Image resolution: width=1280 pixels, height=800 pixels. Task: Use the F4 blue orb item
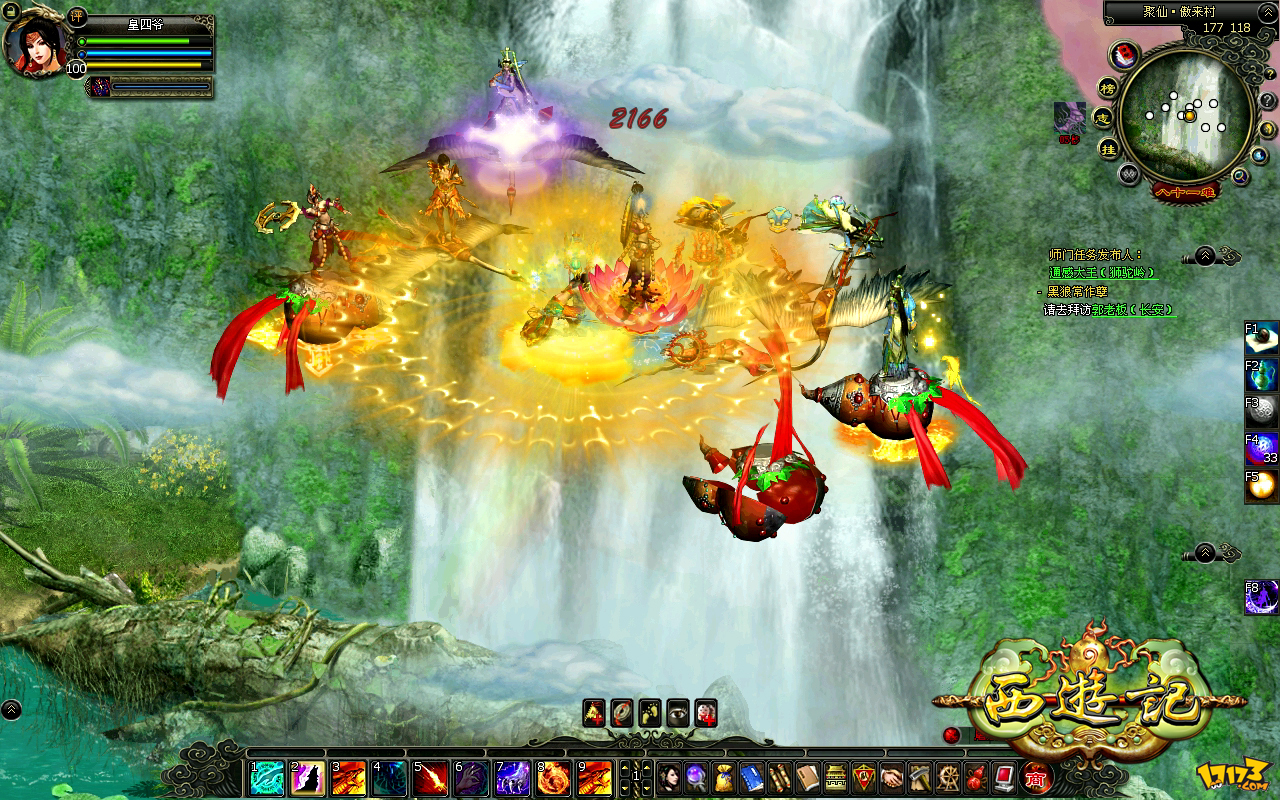pyautogui.click(x=1262, y=449)
